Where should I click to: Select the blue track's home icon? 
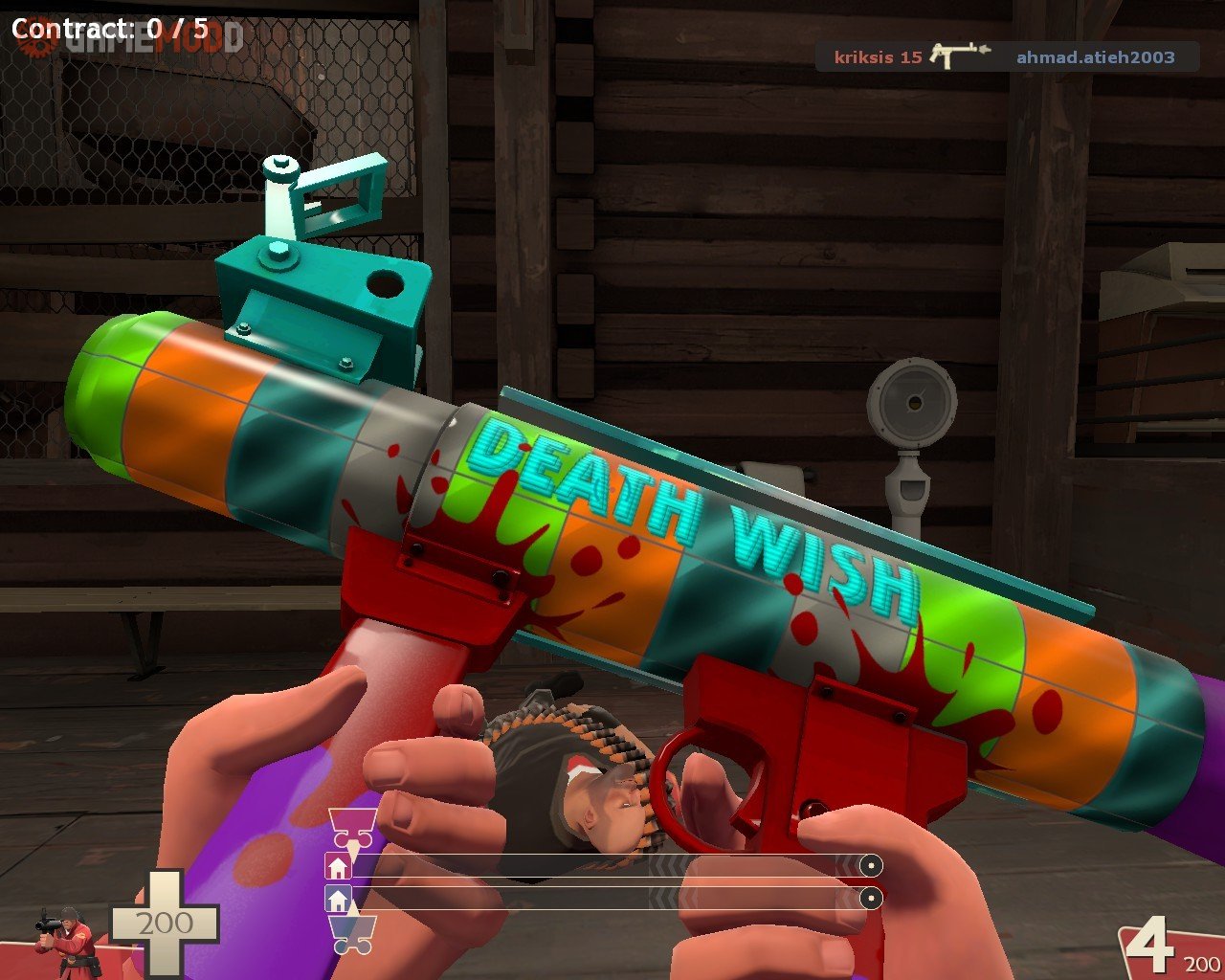click(x=338, y=900)
